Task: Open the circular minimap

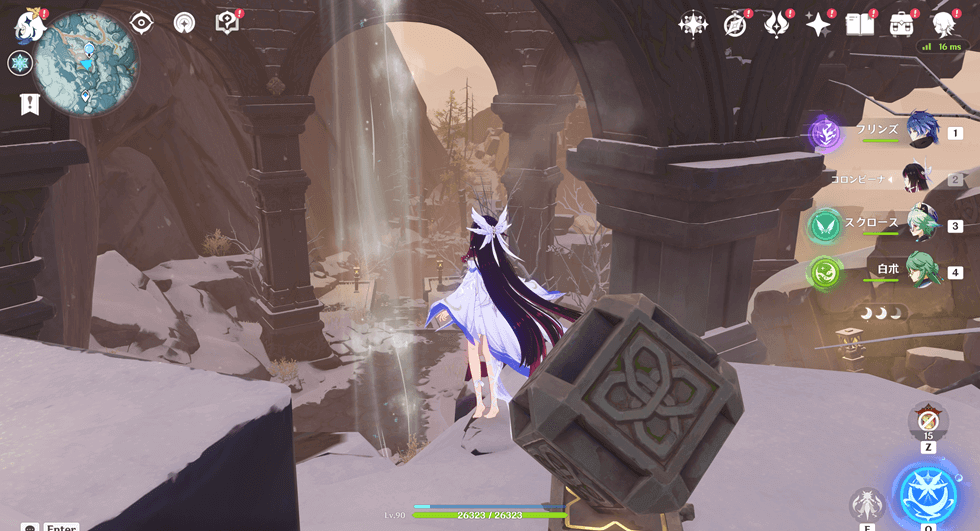Action: tap(88, 62)
